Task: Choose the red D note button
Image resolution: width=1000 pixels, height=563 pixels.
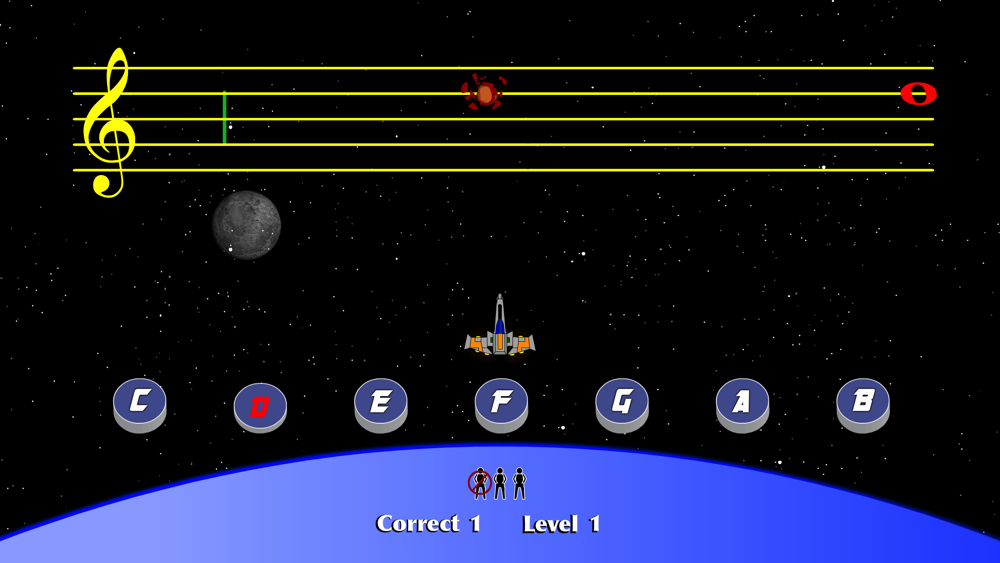Action: pyautogui.click(x=260, y=406)
